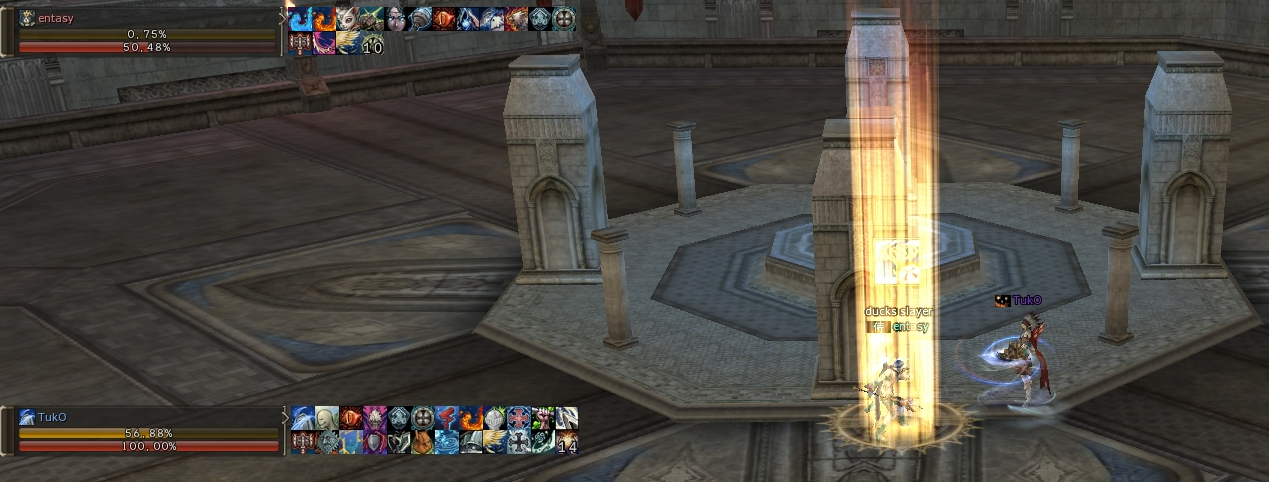Click the purple skull buff on TukO

tap(375, 418)
